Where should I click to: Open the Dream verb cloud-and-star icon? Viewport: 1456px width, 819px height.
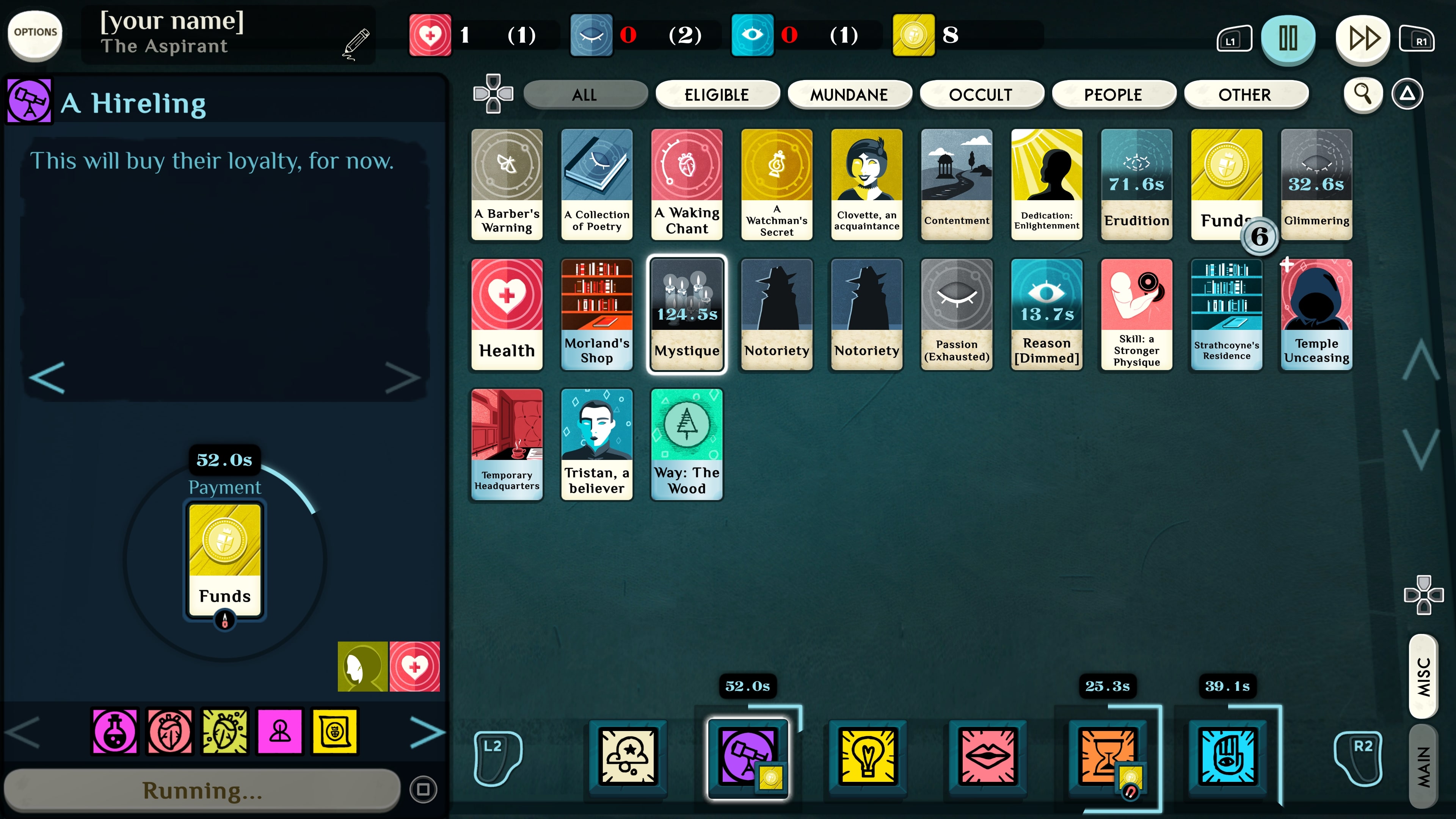point(628,757)
